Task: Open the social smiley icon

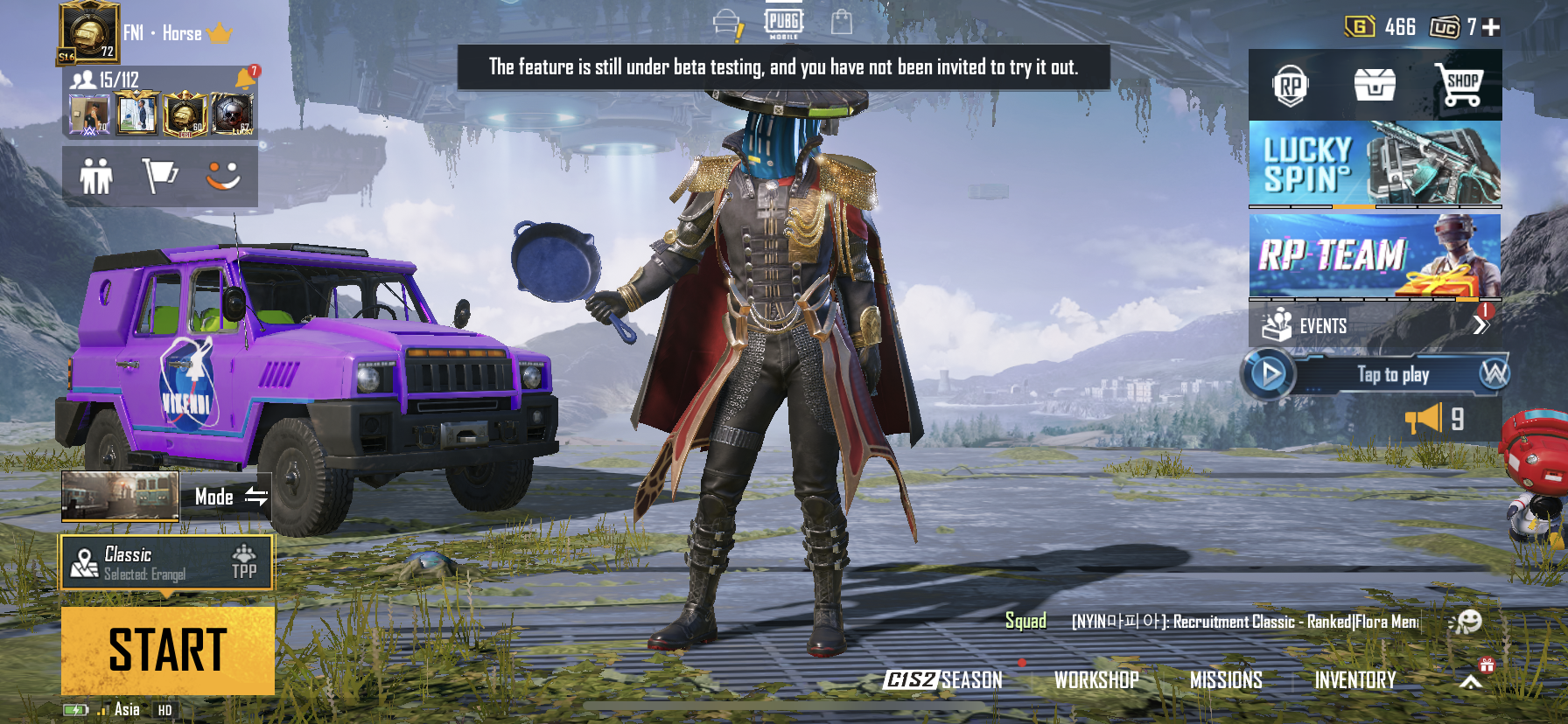Action: [221, 175]
